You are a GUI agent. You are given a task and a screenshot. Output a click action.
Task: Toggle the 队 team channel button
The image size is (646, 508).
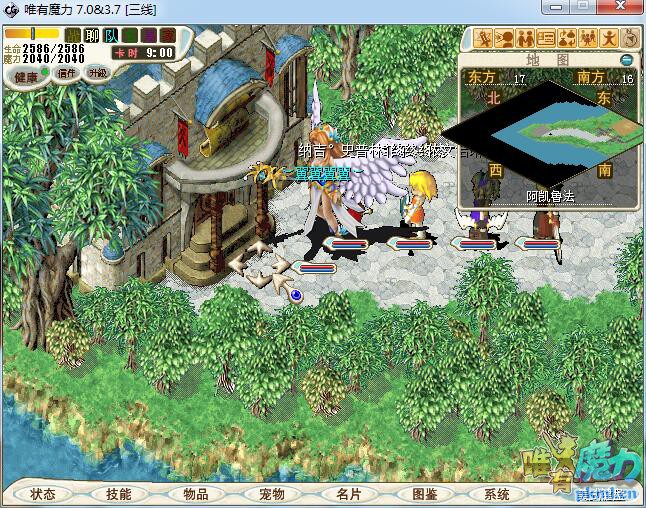pyautogui.click(x=111, y=36)
